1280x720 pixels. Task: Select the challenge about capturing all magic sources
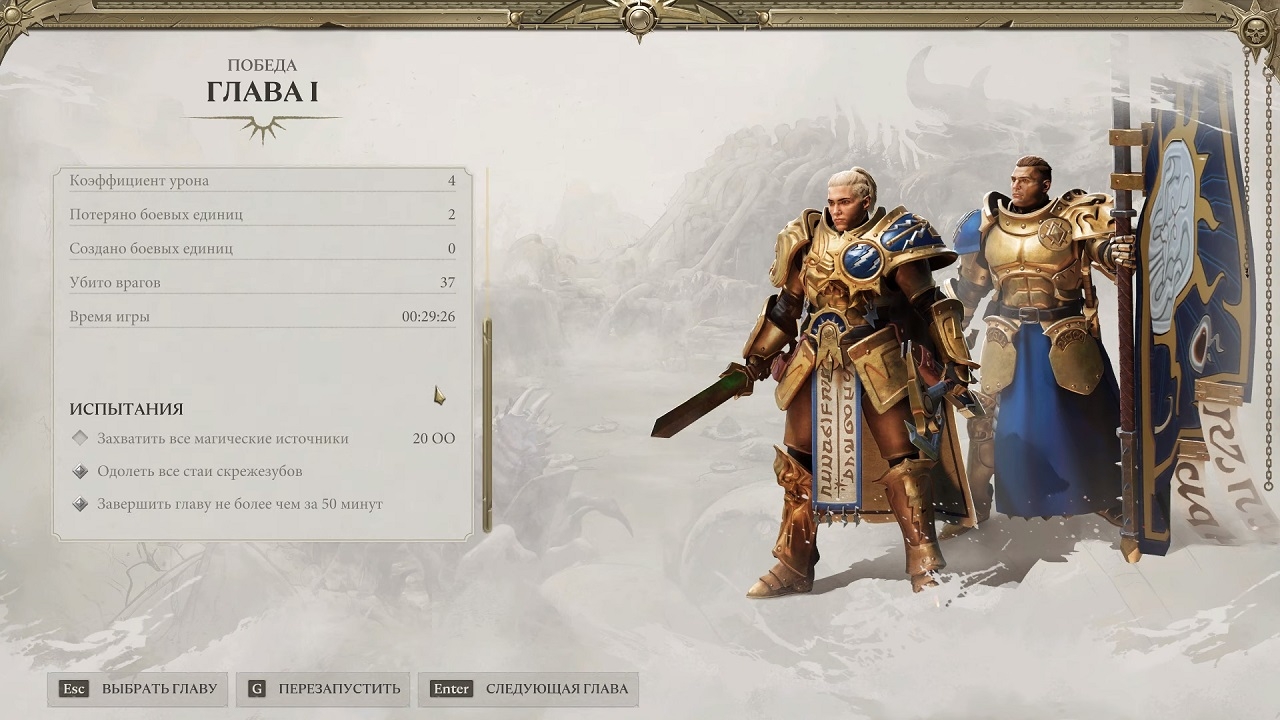(x=222, y=438)
